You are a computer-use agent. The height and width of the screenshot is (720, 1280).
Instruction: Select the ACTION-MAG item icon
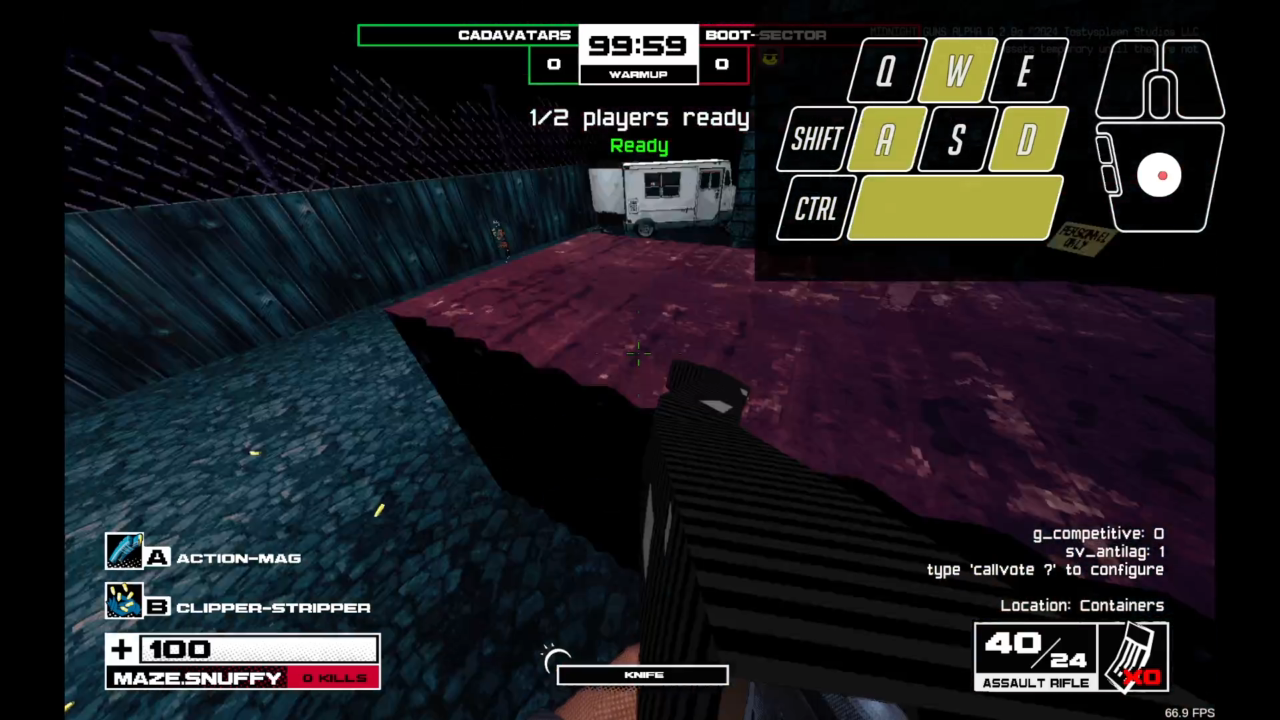pyautogui.click(x=125, y=551)
